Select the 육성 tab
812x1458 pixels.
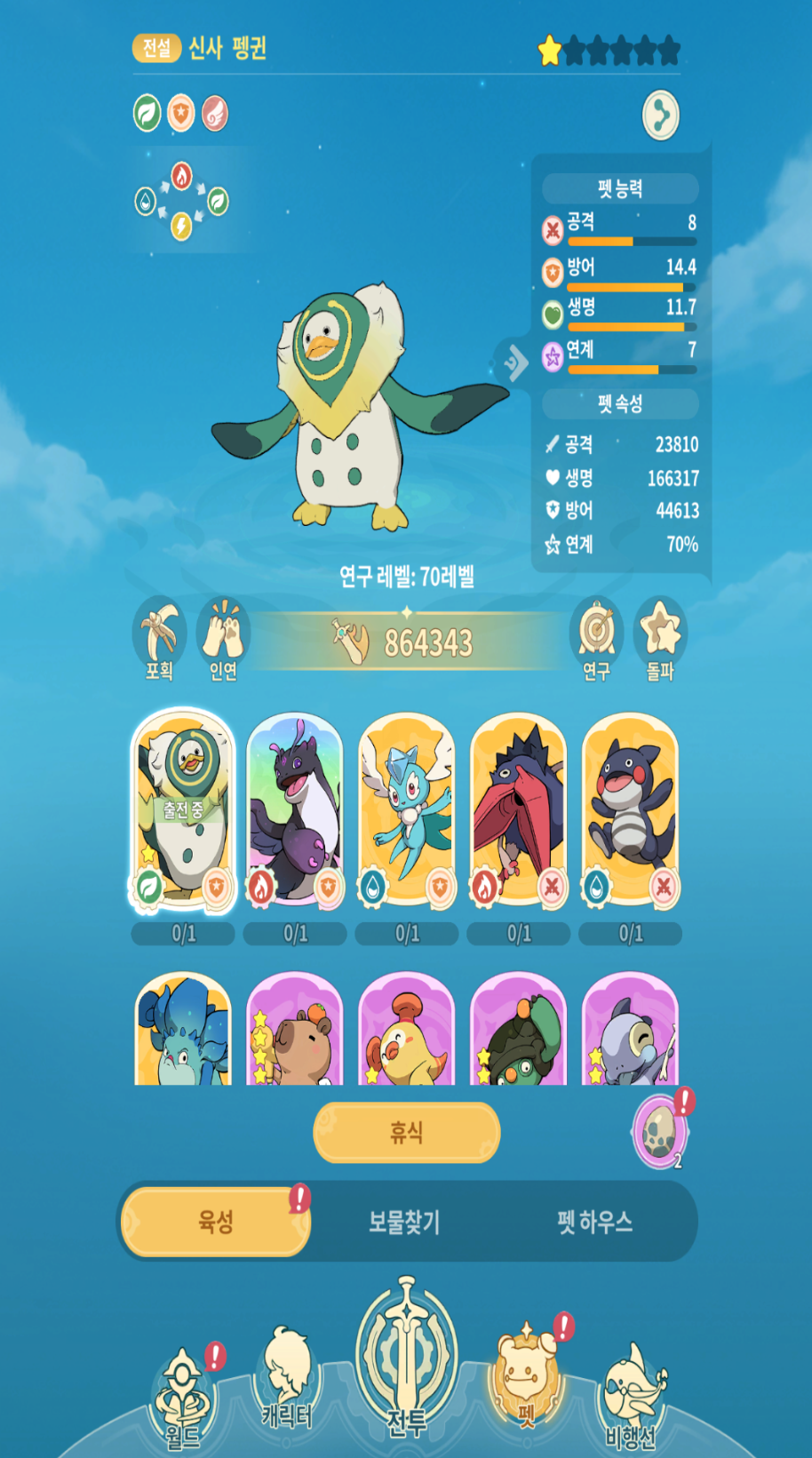pyautogui.click(x=216, y=1222)
